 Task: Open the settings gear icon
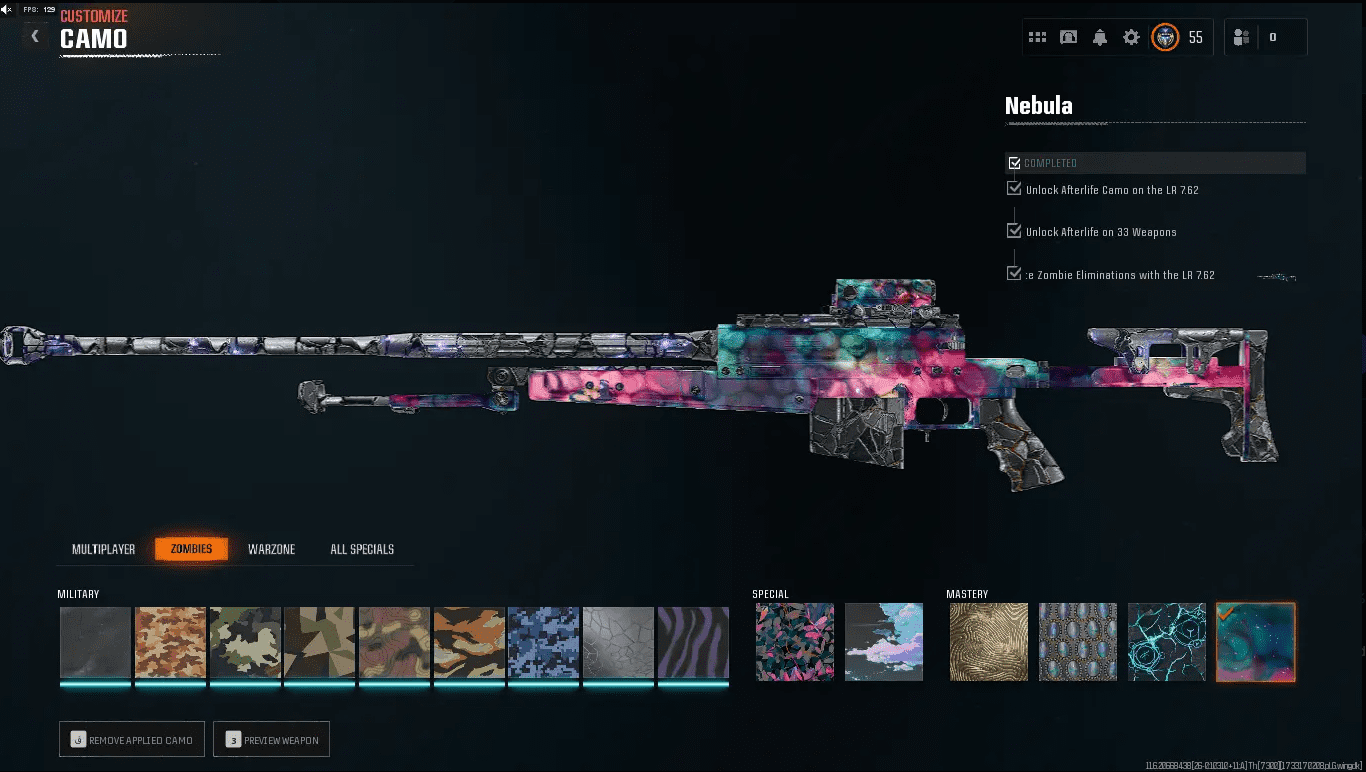[1131, 37]
